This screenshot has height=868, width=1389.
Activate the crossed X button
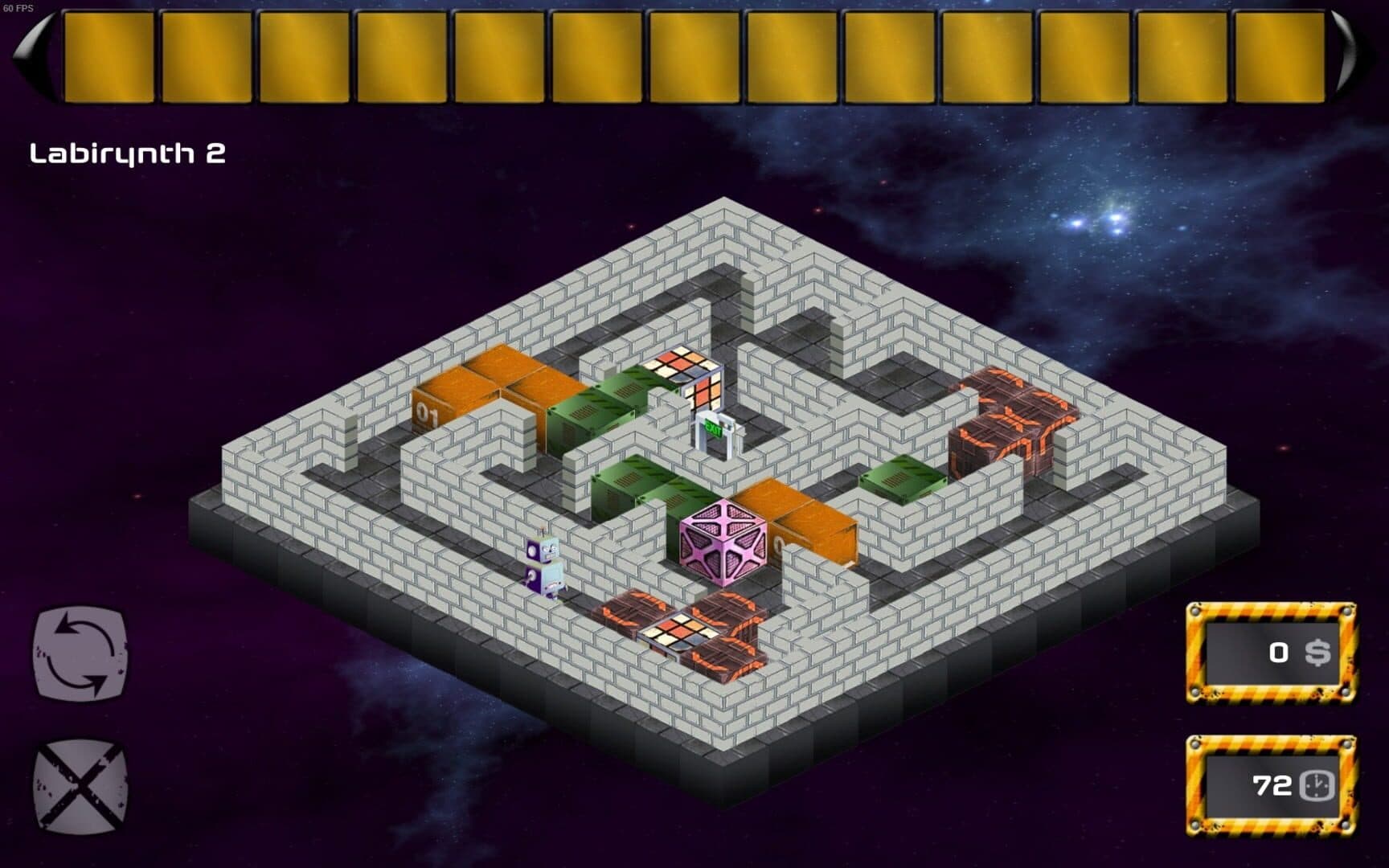pos(80,785)
